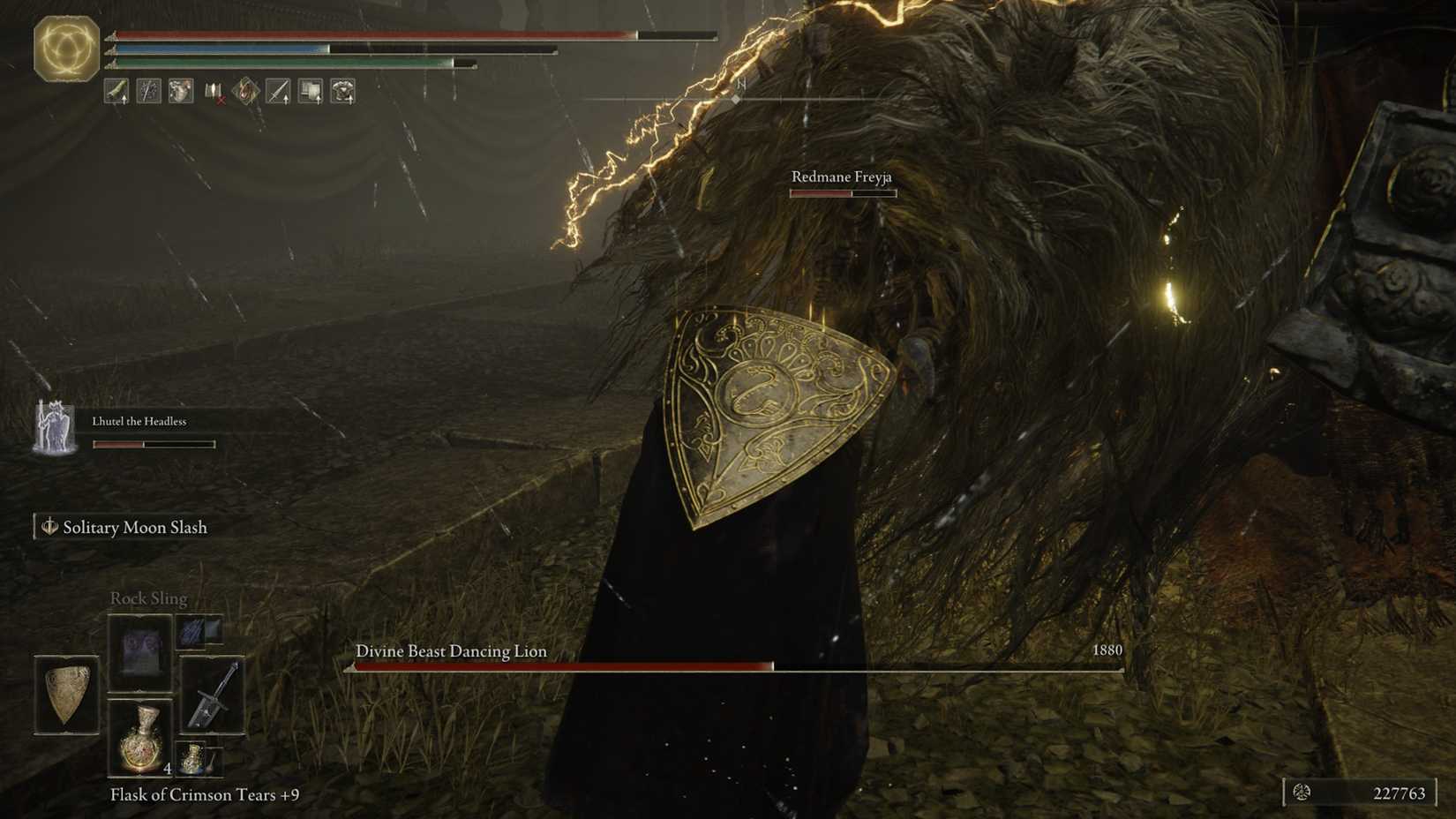This screenshot has width=1456, height=819.
Task: Click the wolf spirit buff diamond icon
Action: coord(245,91)
